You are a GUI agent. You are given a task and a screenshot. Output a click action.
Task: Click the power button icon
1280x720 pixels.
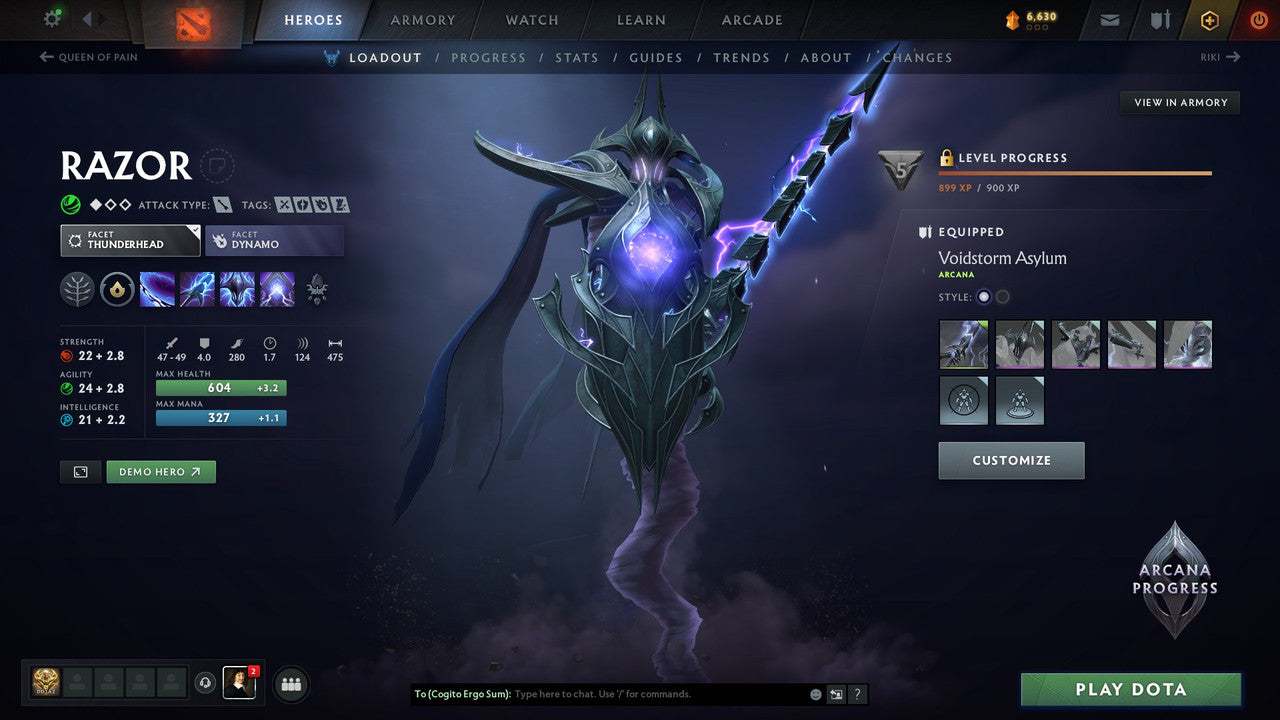[1258, 19]
